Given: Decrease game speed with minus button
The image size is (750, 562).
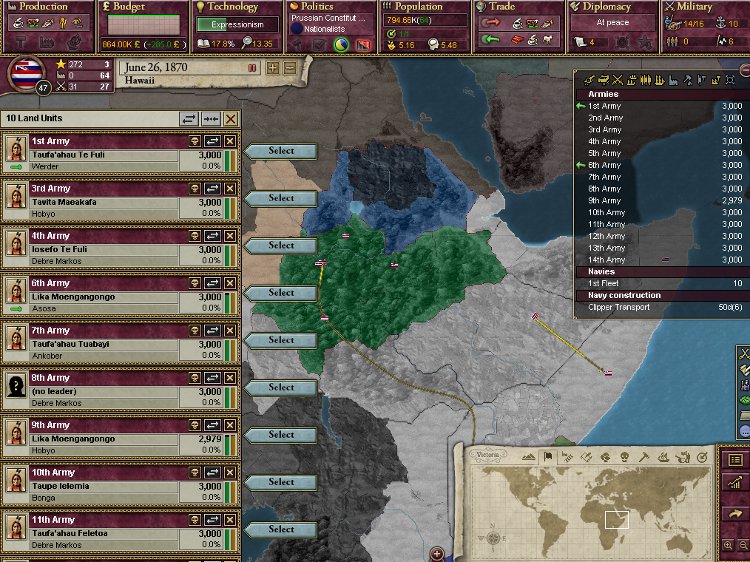Looking at the screenshot, I should 290,68.
